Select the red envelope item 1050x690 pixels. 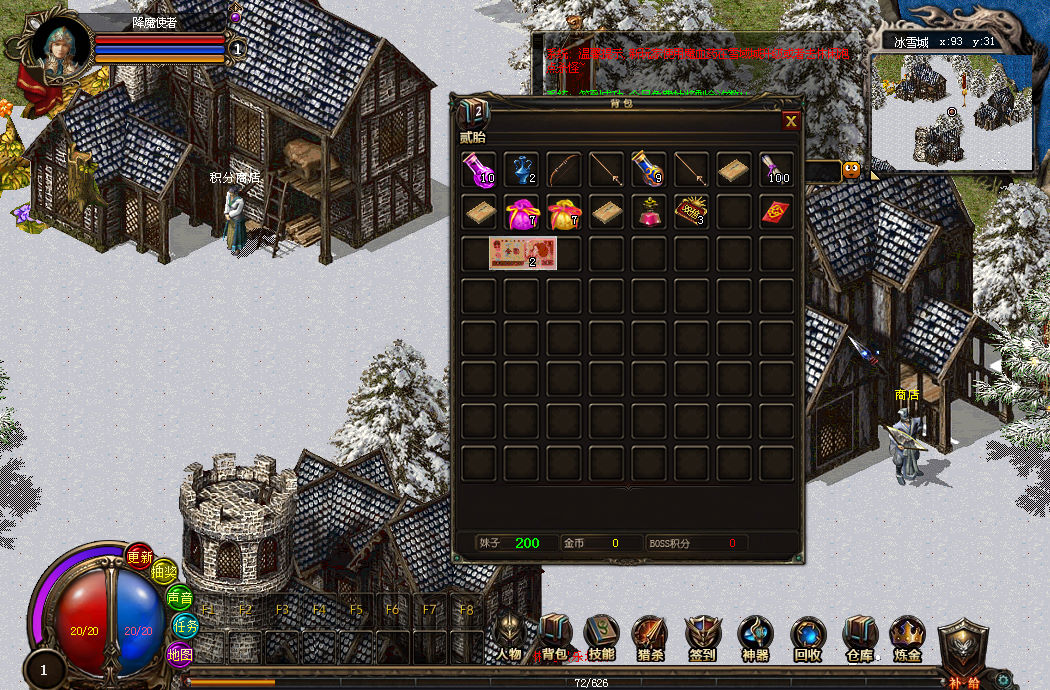pos(775,212)
